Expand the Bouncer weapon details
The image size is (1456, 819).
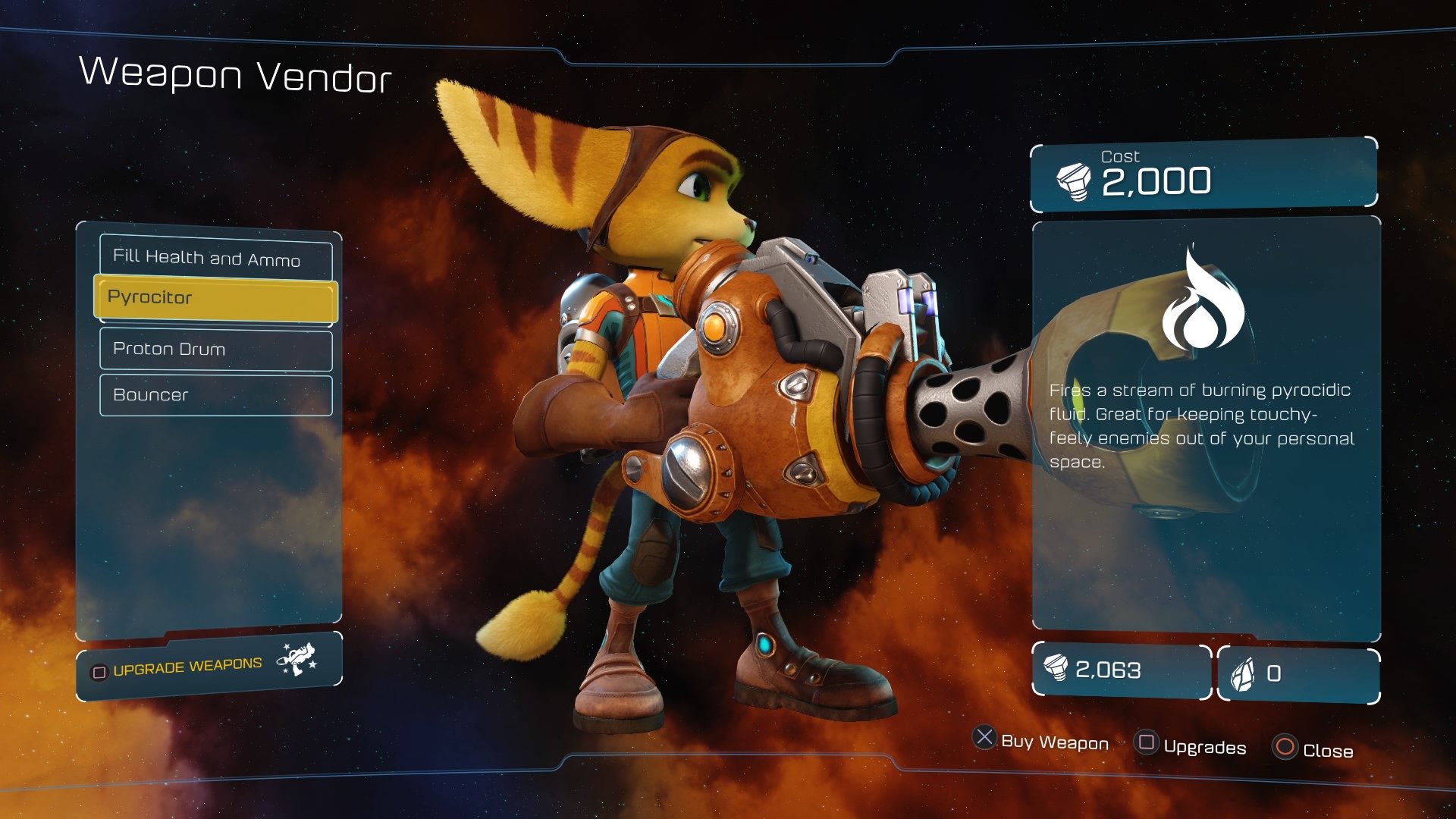215,394
